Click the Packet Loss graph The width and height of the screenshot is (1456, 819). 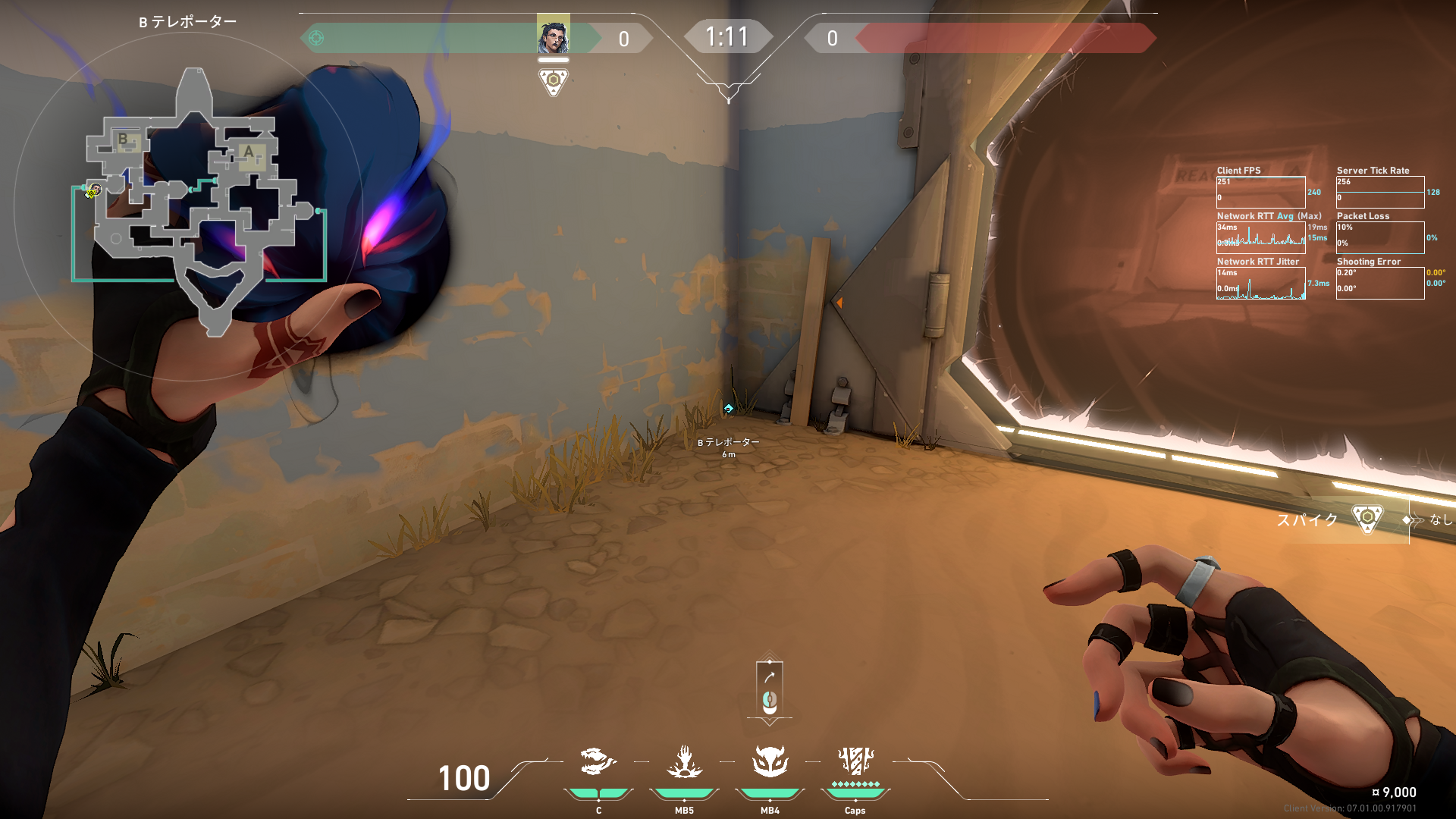[1379, 238]
